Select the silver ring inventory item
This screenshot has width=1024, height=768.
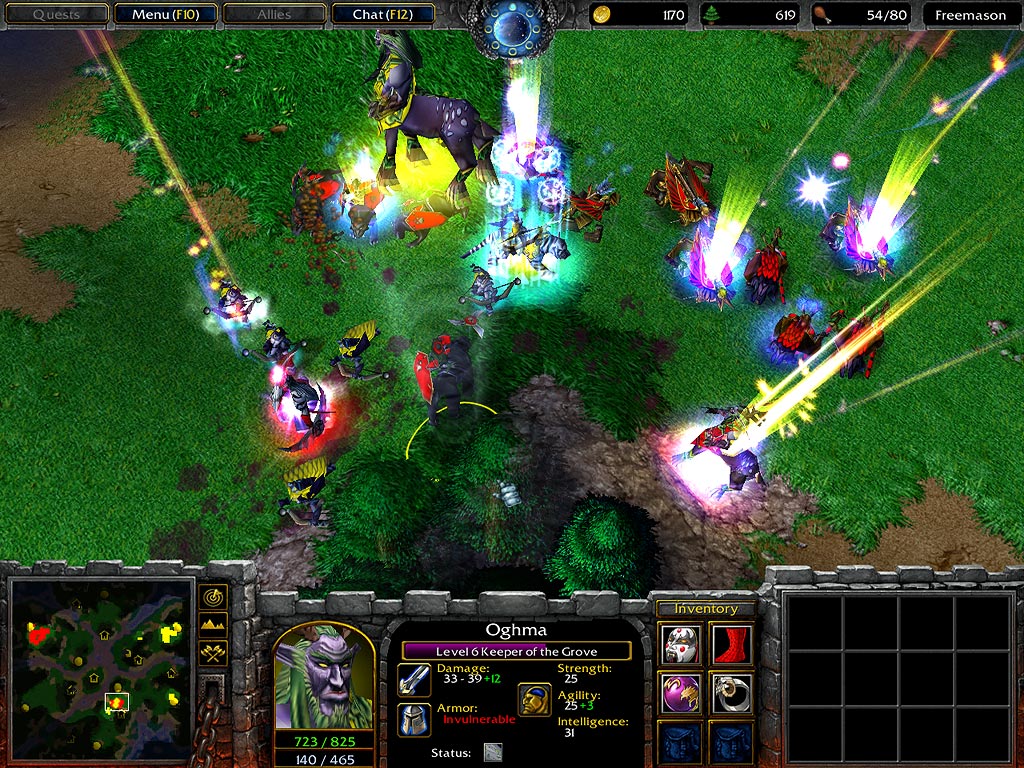[x=732, y=692]
